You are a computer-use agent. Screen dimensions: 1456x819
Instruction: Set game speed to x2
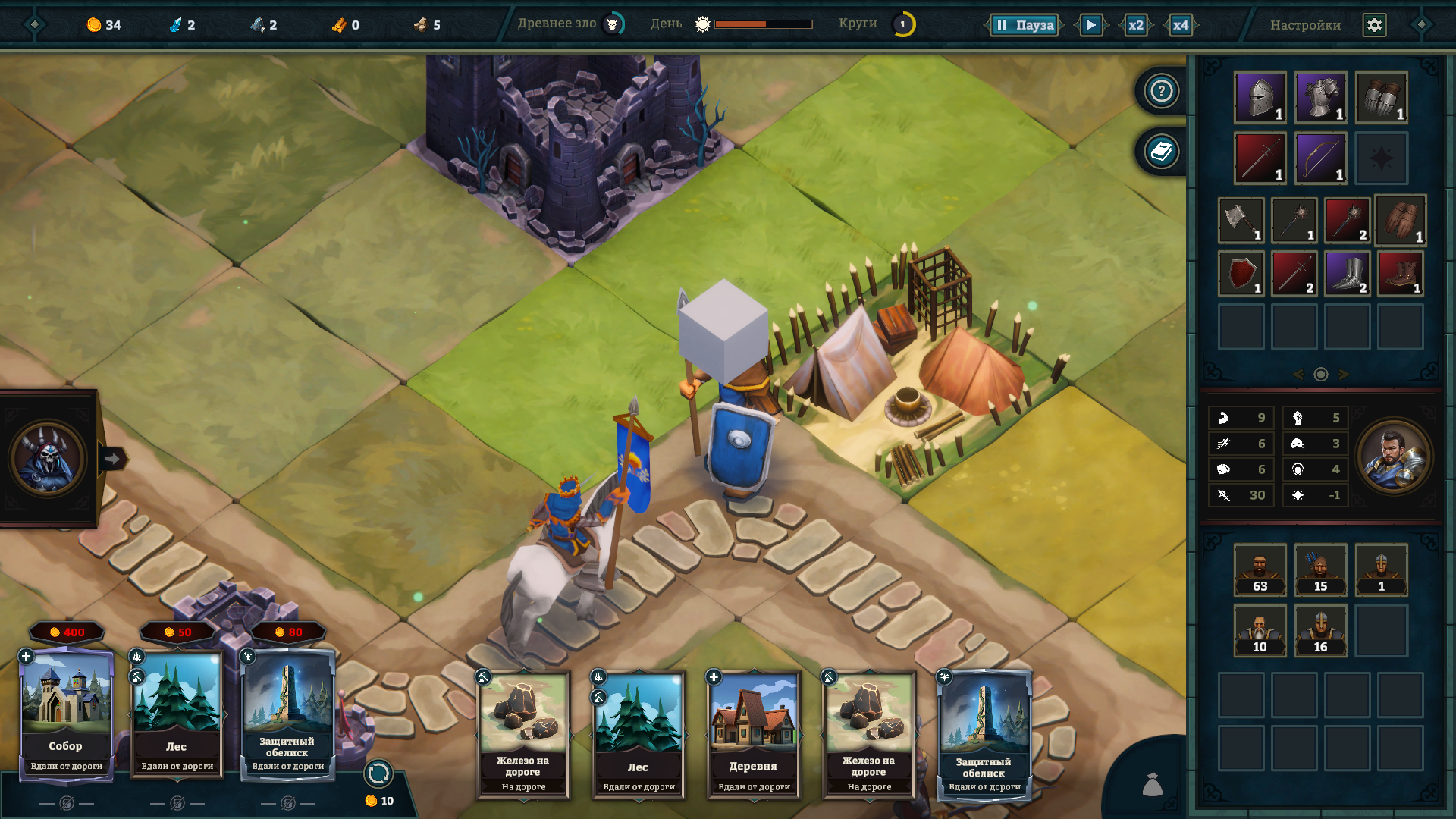click(x=1135, y=25)
